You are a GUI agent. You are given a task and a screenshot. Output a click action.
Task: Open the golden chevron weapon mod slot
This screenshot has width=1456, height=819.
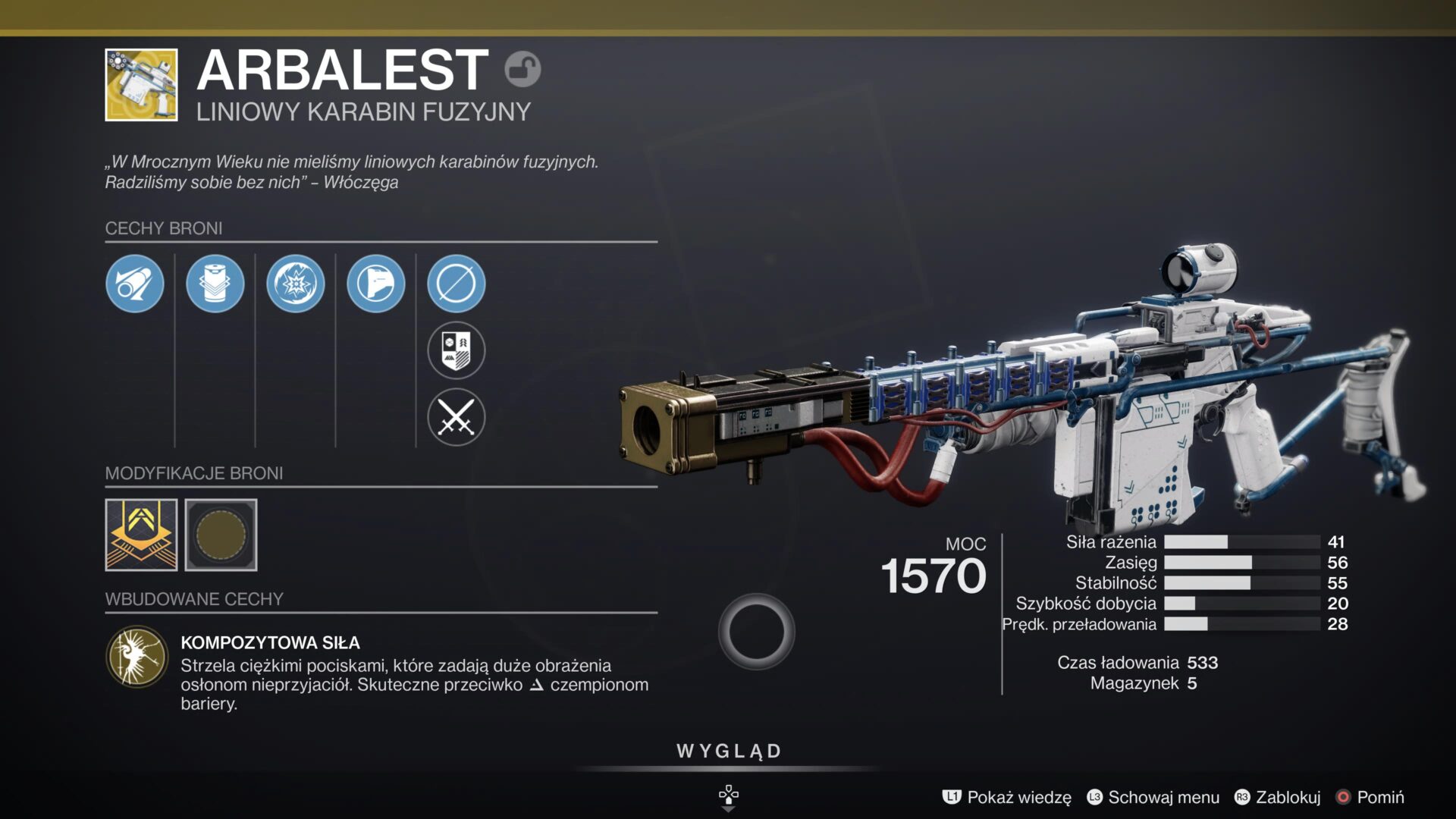pyautogui.click(x=141, y=535)
